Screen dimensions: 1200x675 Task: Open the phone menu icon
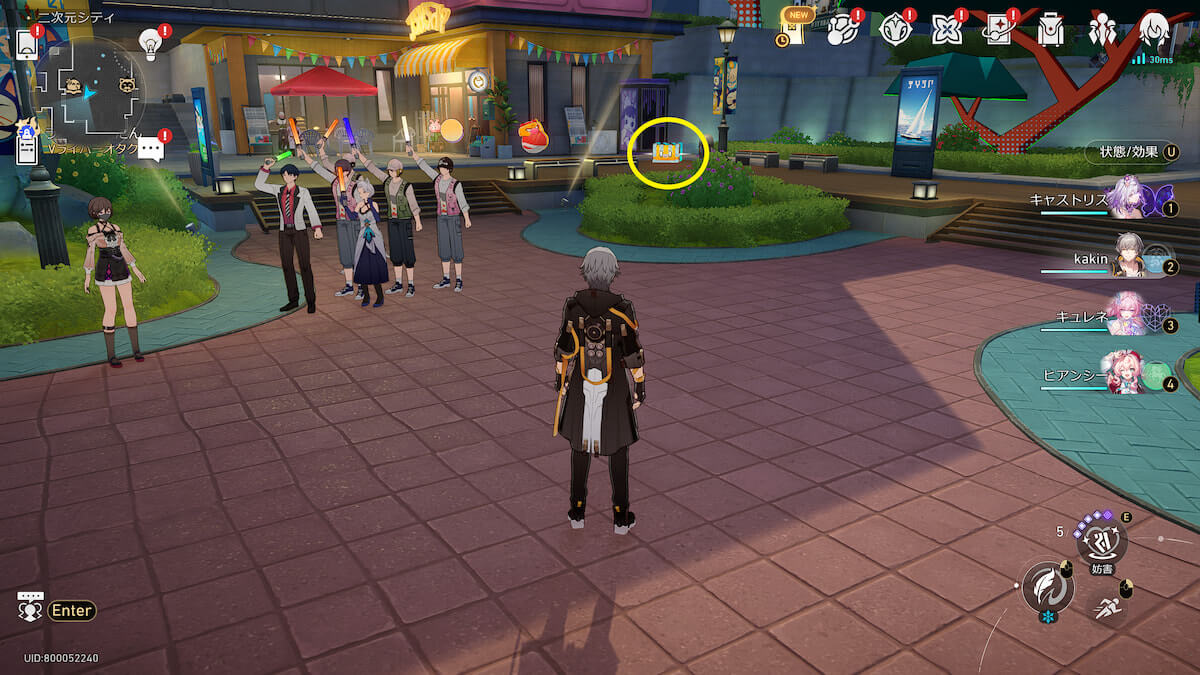click(x=28, y=46)
